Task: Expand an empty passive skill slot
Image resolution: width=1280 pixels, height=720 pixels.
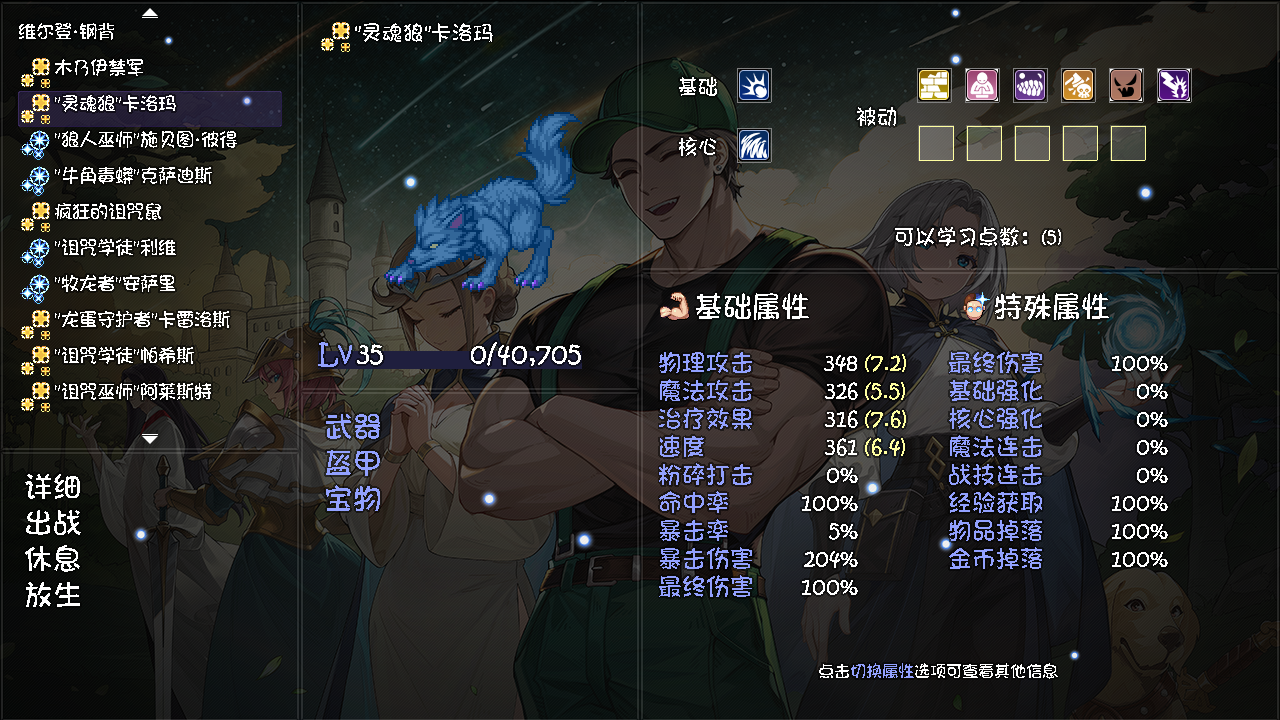Action: click(x=935, y=143)
